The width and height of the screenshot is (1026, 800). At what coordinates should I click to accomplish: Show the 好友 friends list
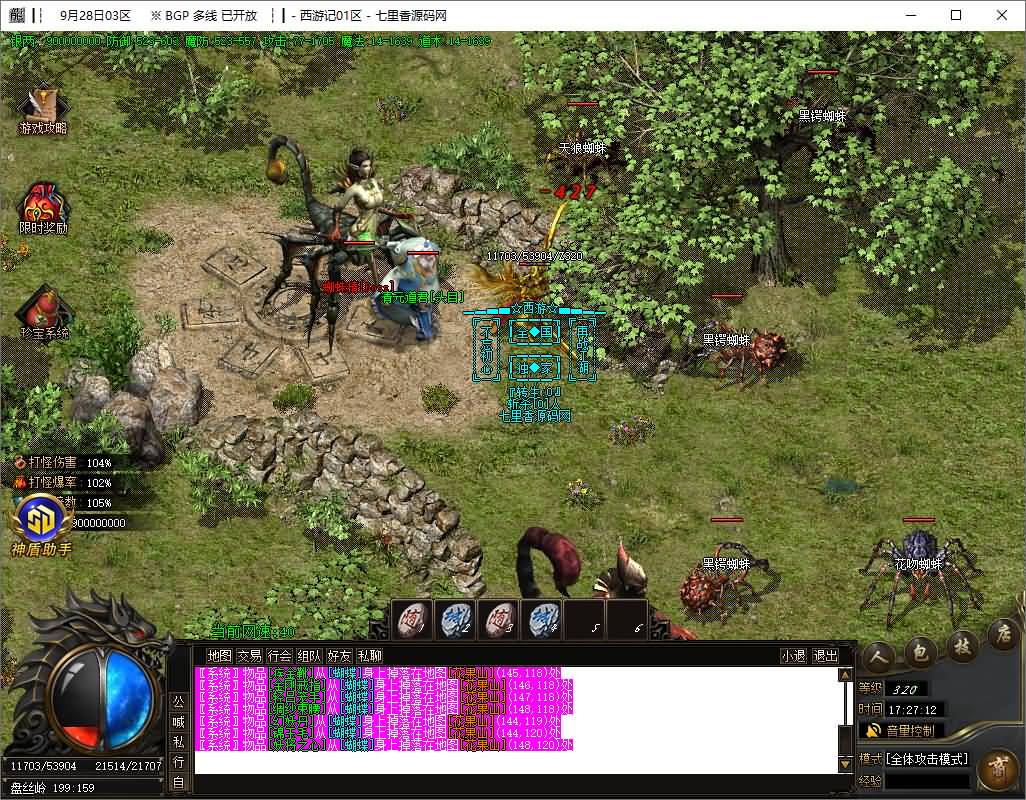click(339, 656)
